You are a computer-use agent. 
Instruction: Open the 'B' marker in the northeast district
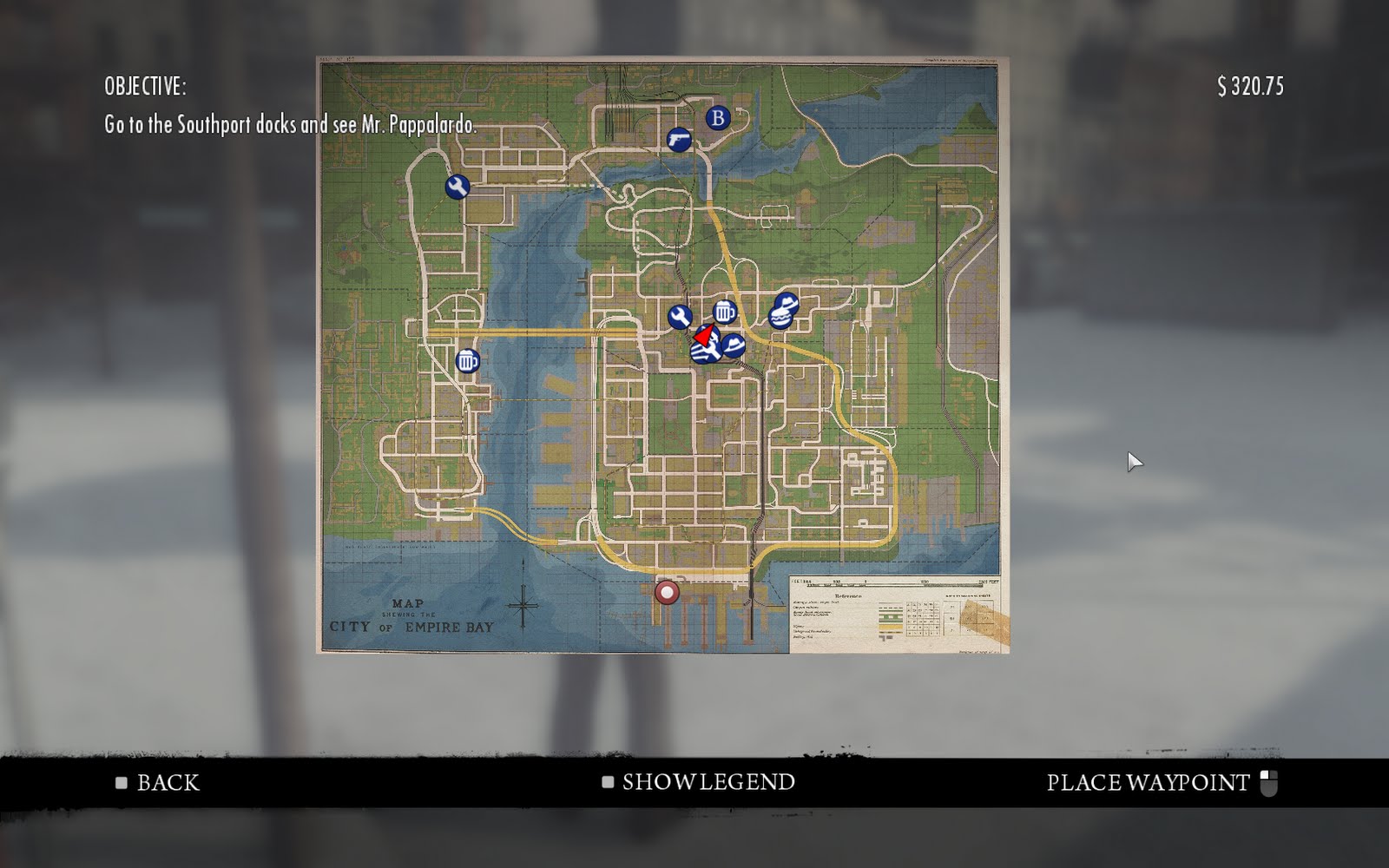coord(717,118)
